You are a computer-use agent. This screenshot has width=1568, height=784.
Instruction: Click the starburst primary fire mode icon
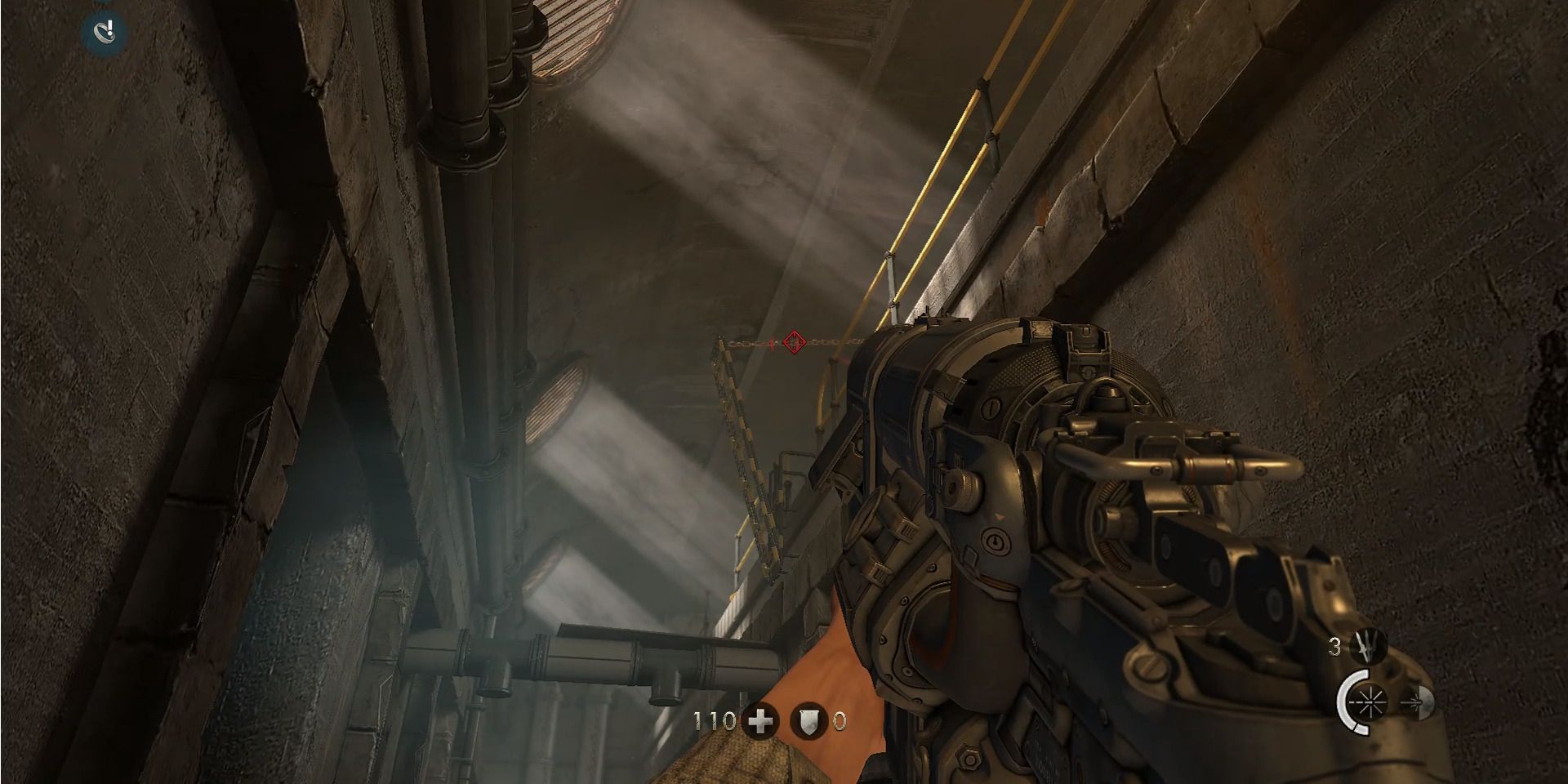[x=1370, y=702]
